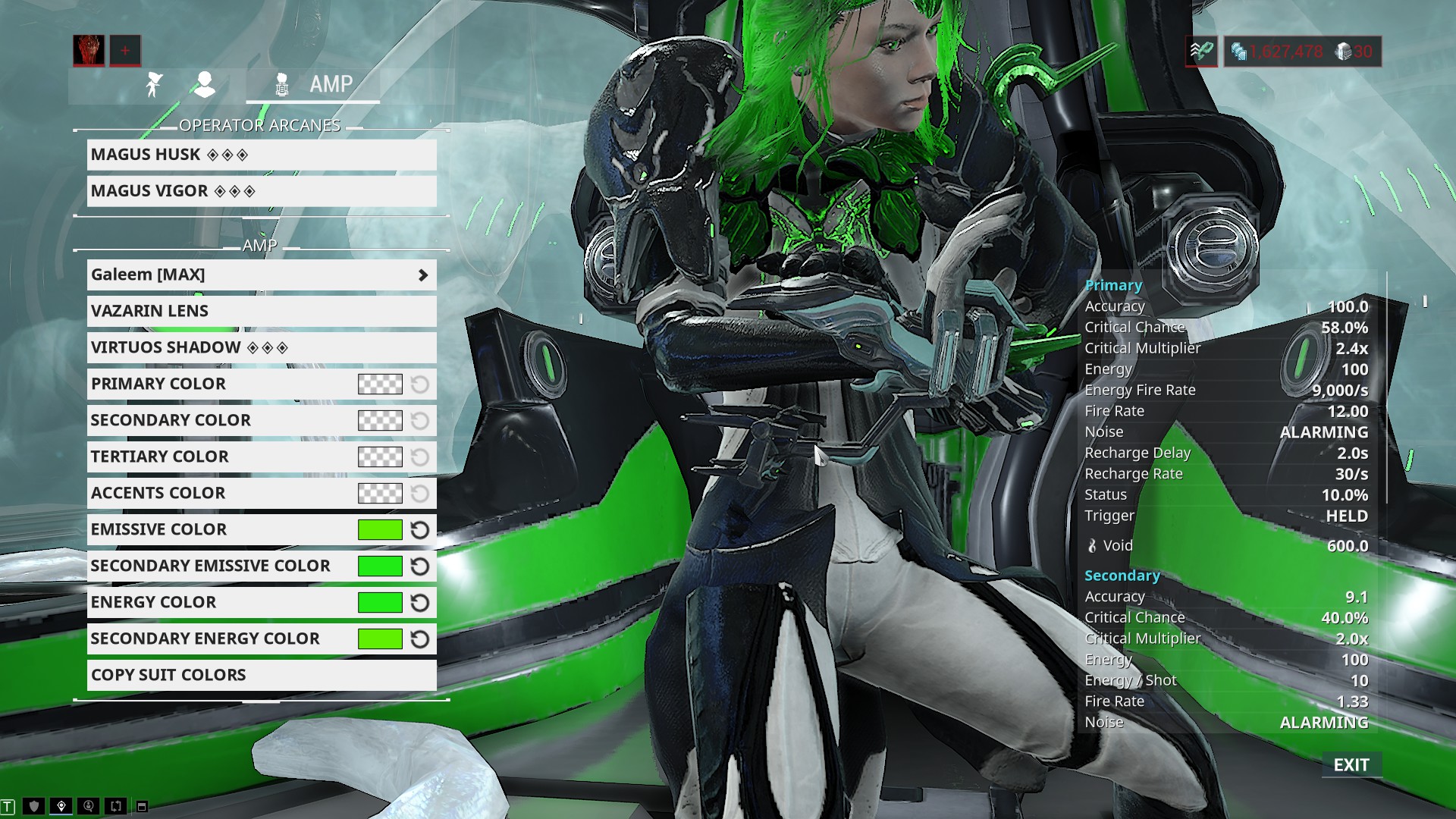Screen dimensions: 1456x819
Task: Select the waypoint marker icon in bottom bar
Action: (61, 805)
